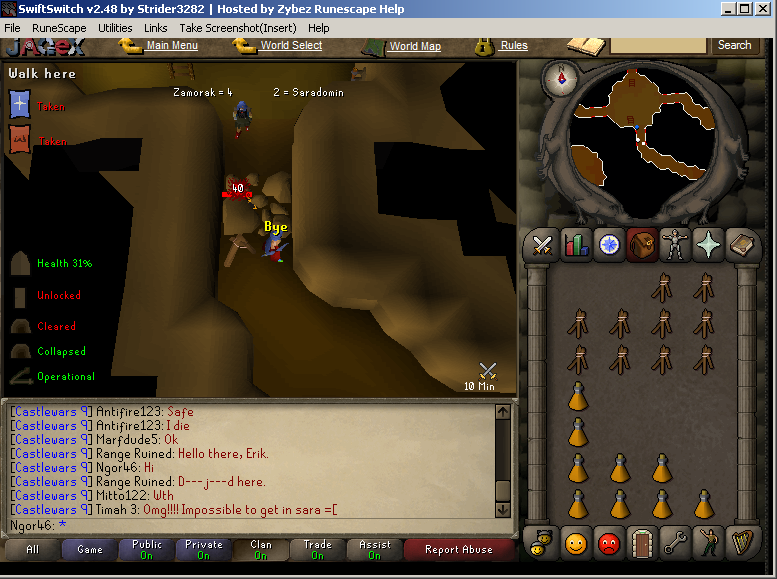Click the Search button
The image size is (777, 579).
pyautogui.click(x=734, y=45)
